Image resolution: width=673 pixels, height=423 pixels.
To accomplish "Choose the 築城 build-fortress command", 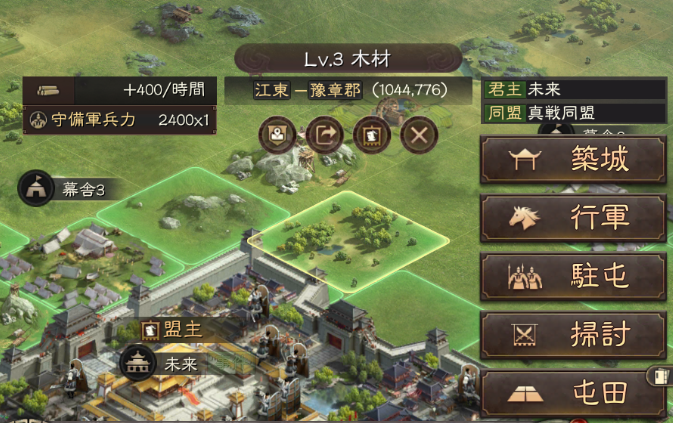I will 573,161.
